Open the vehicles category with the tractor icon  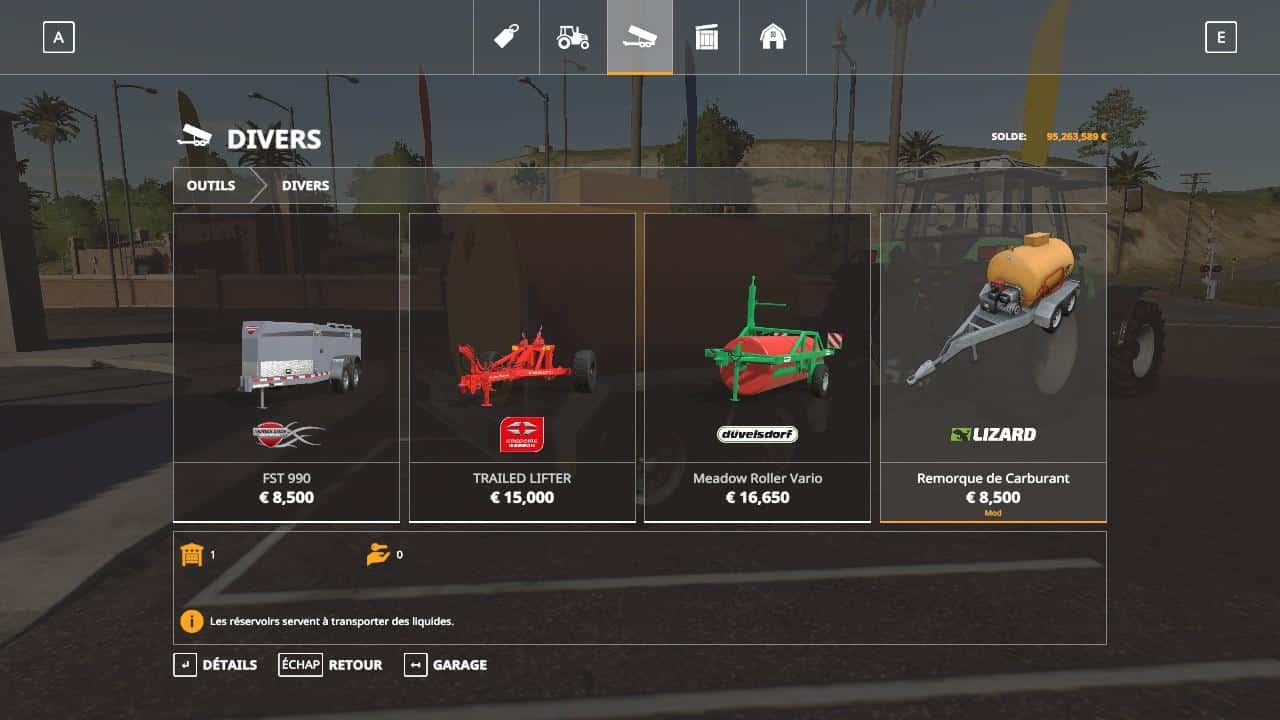573,36
